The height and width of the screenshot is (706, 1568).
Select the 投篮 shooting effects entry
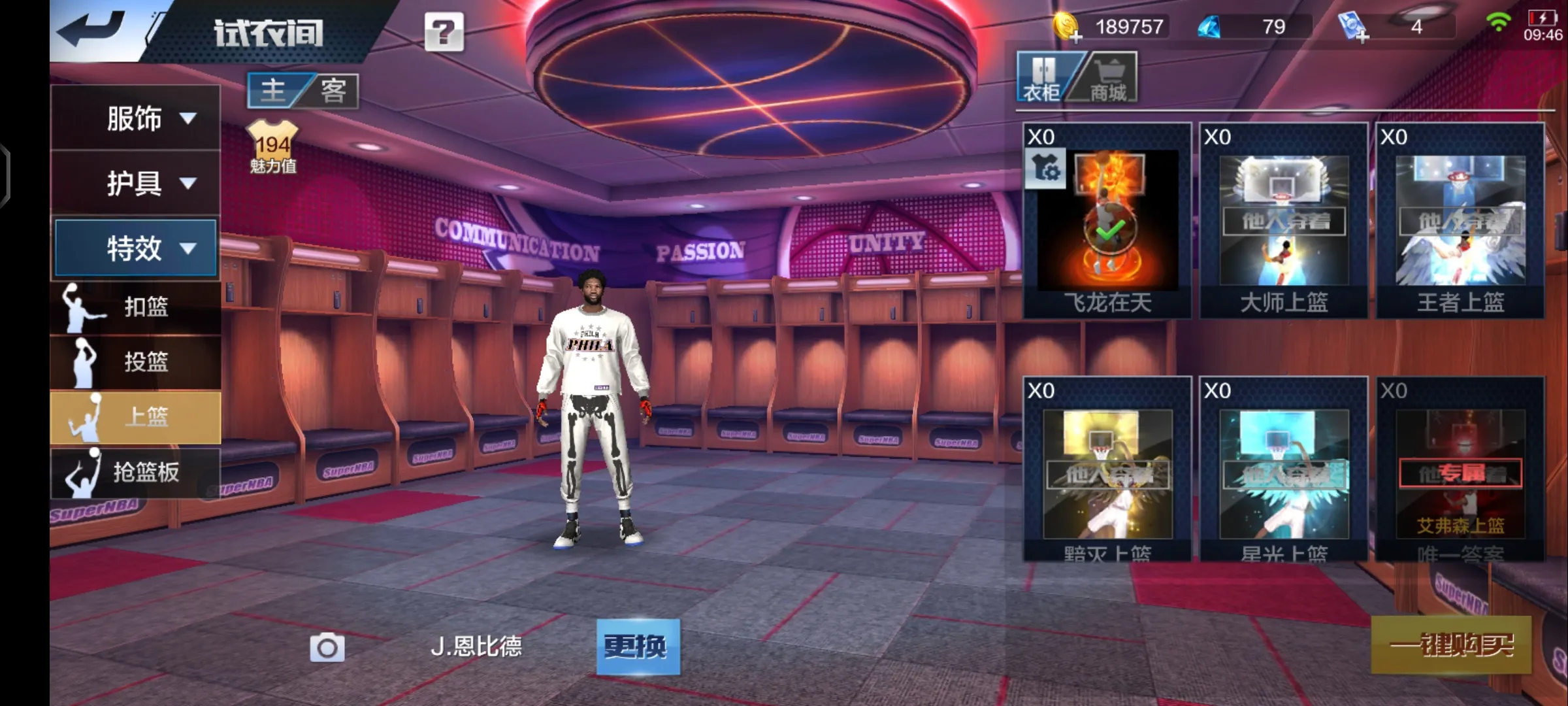135,361
